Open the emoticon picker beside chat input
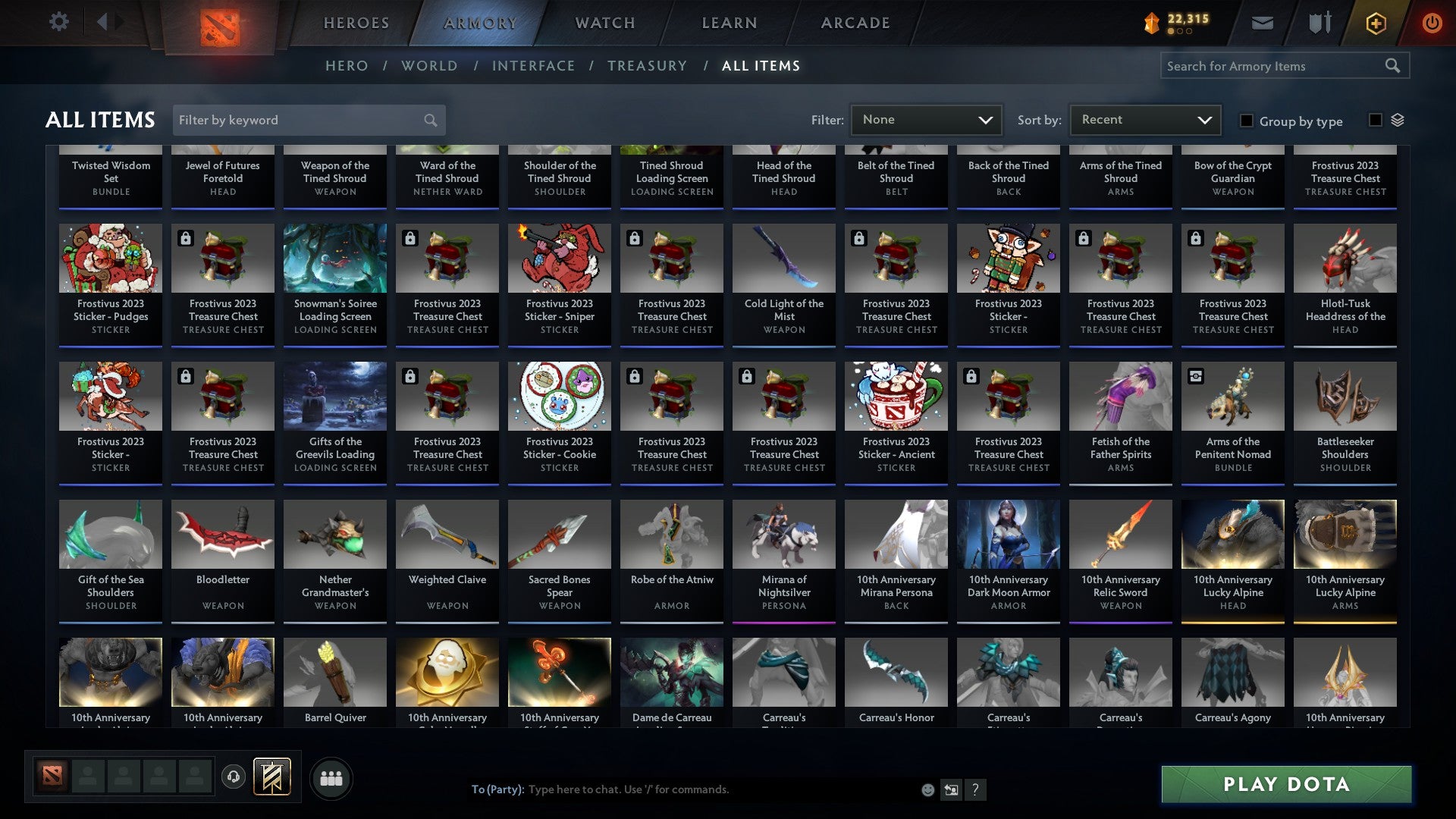 click(x=928, y=789)
